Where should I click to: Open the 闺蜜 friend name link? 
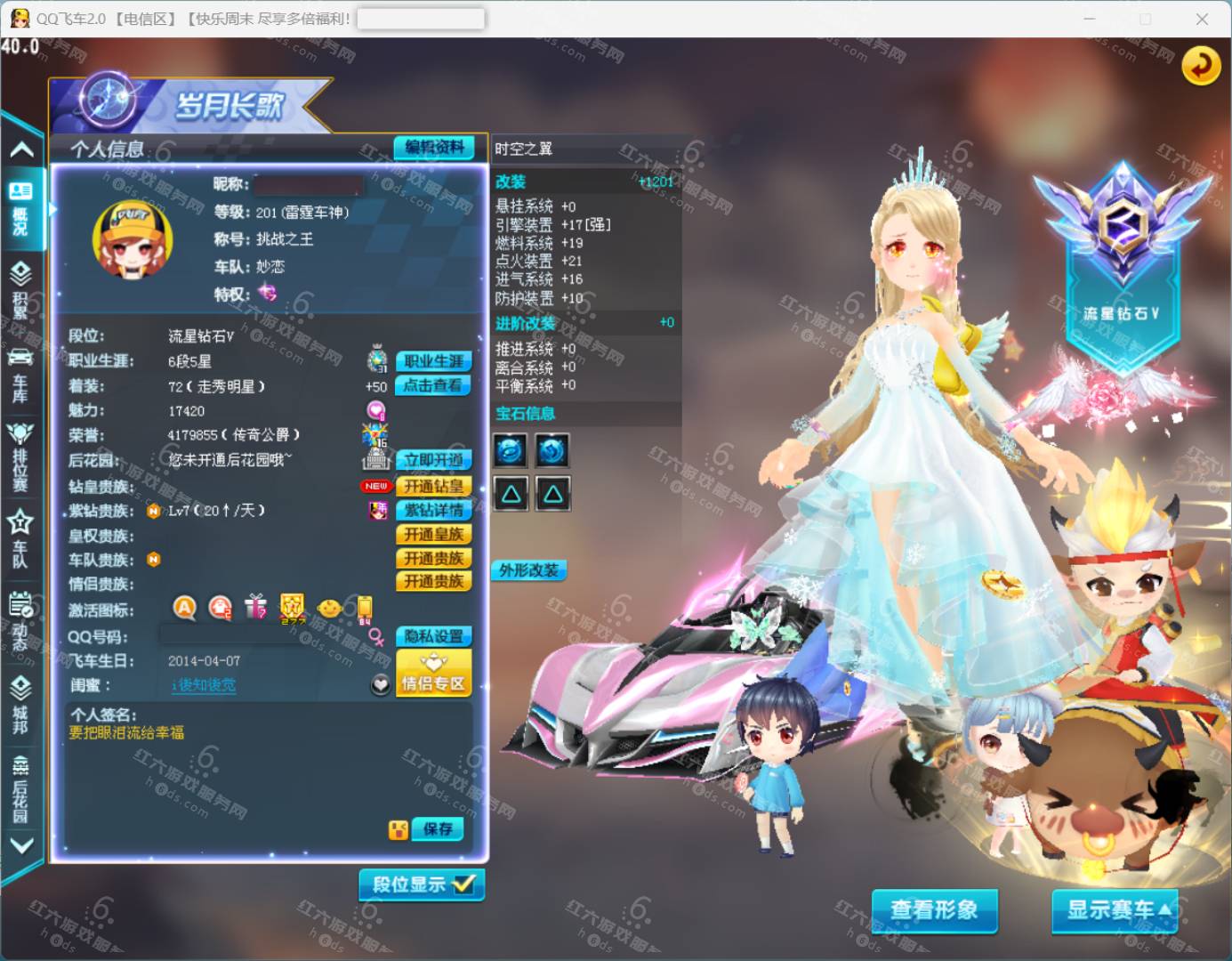point(204,685)
